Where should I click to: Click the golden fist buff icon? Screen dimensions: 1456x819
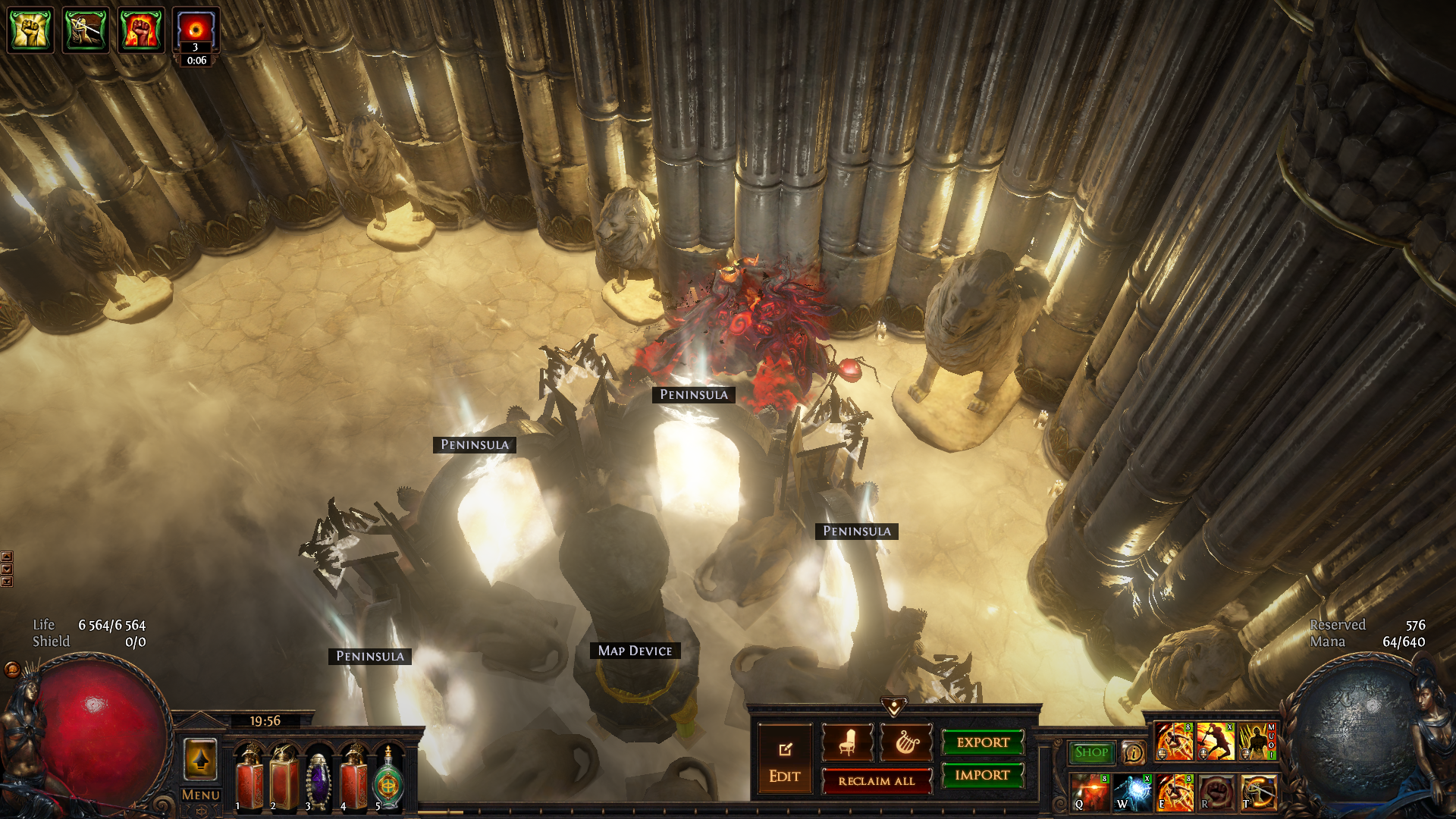coord(30,30)
